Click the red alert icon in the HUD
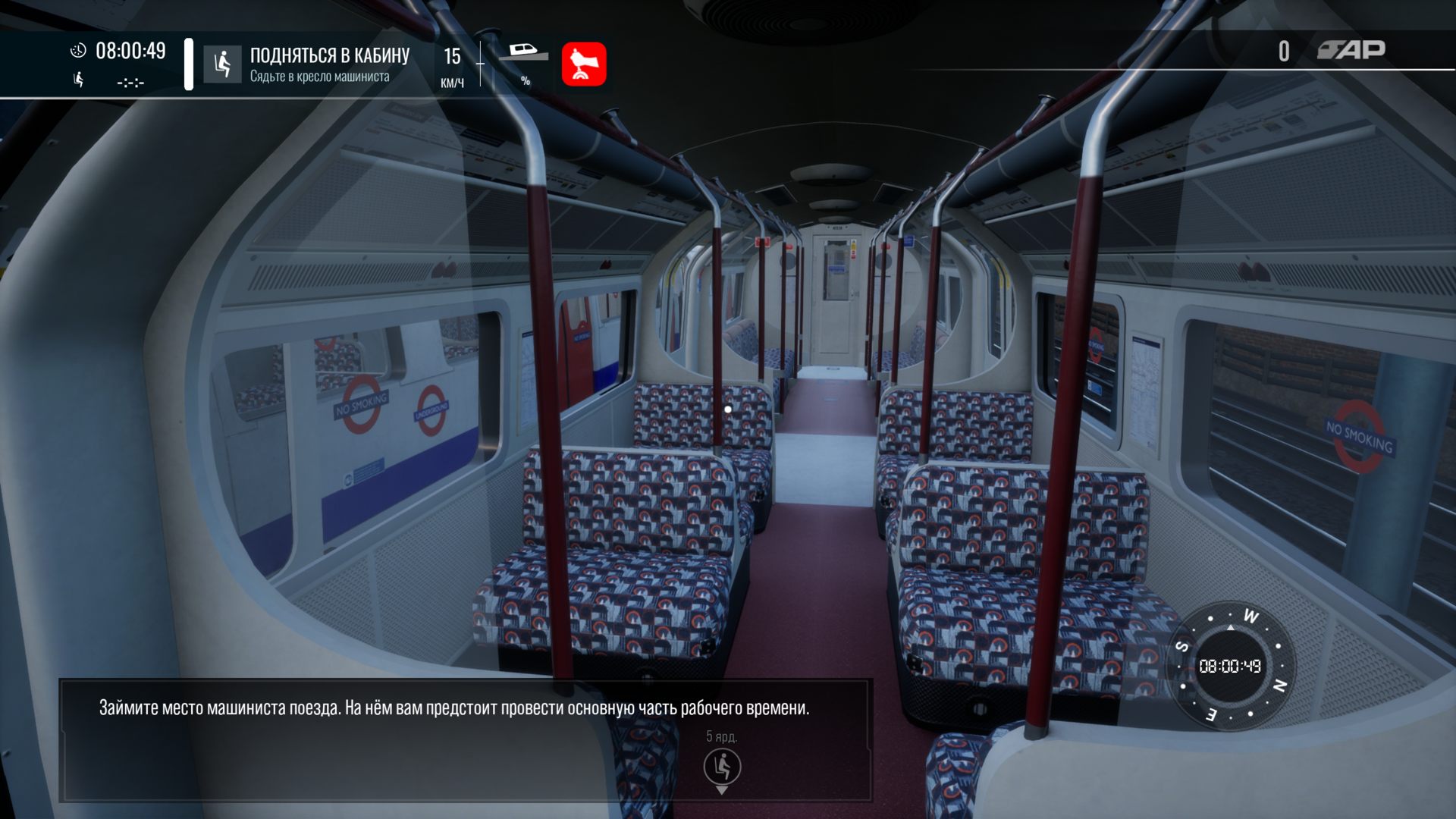1456x819 pixels. click(583, 64)
